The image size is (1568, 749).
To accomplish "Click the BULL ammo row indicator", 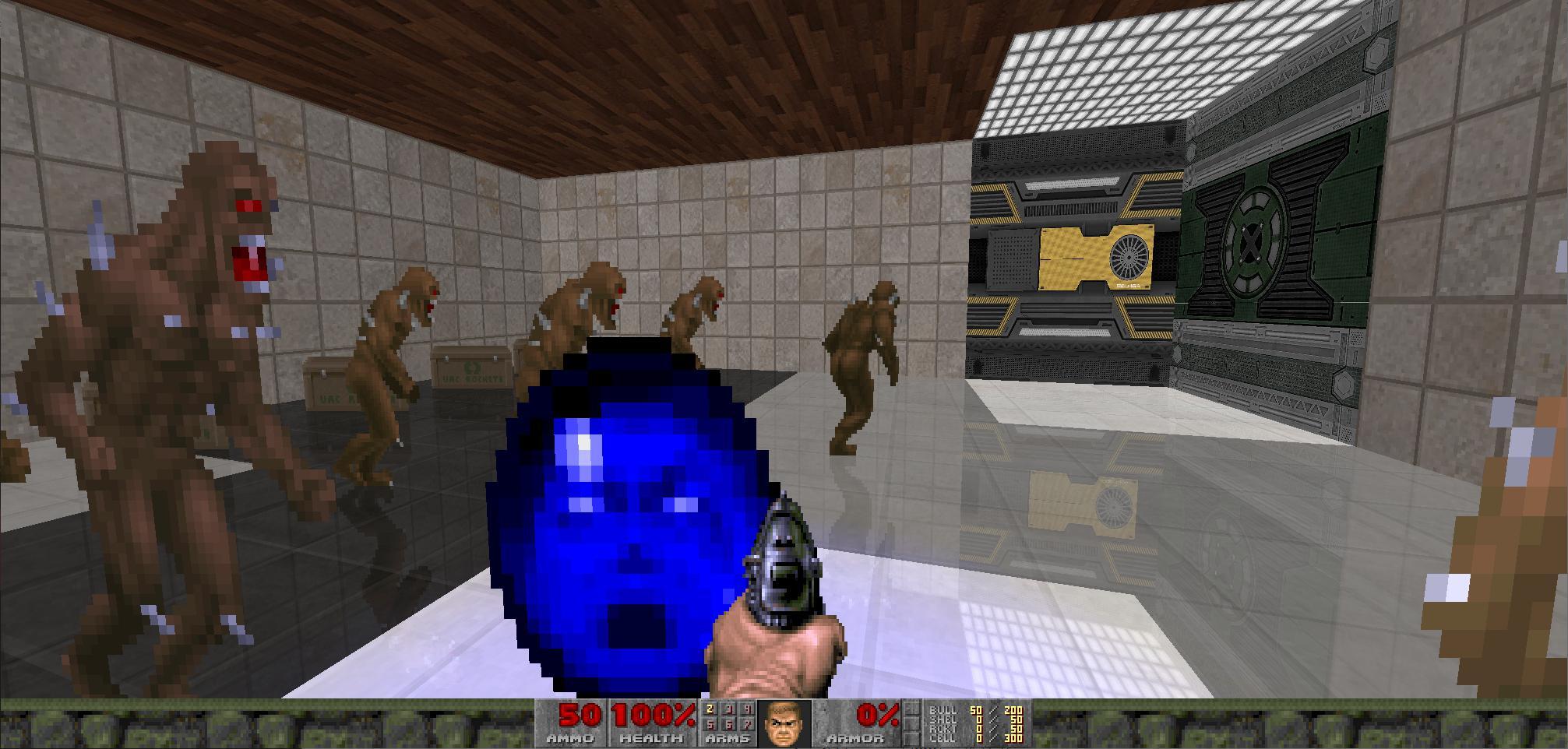I will pos(943,710).
